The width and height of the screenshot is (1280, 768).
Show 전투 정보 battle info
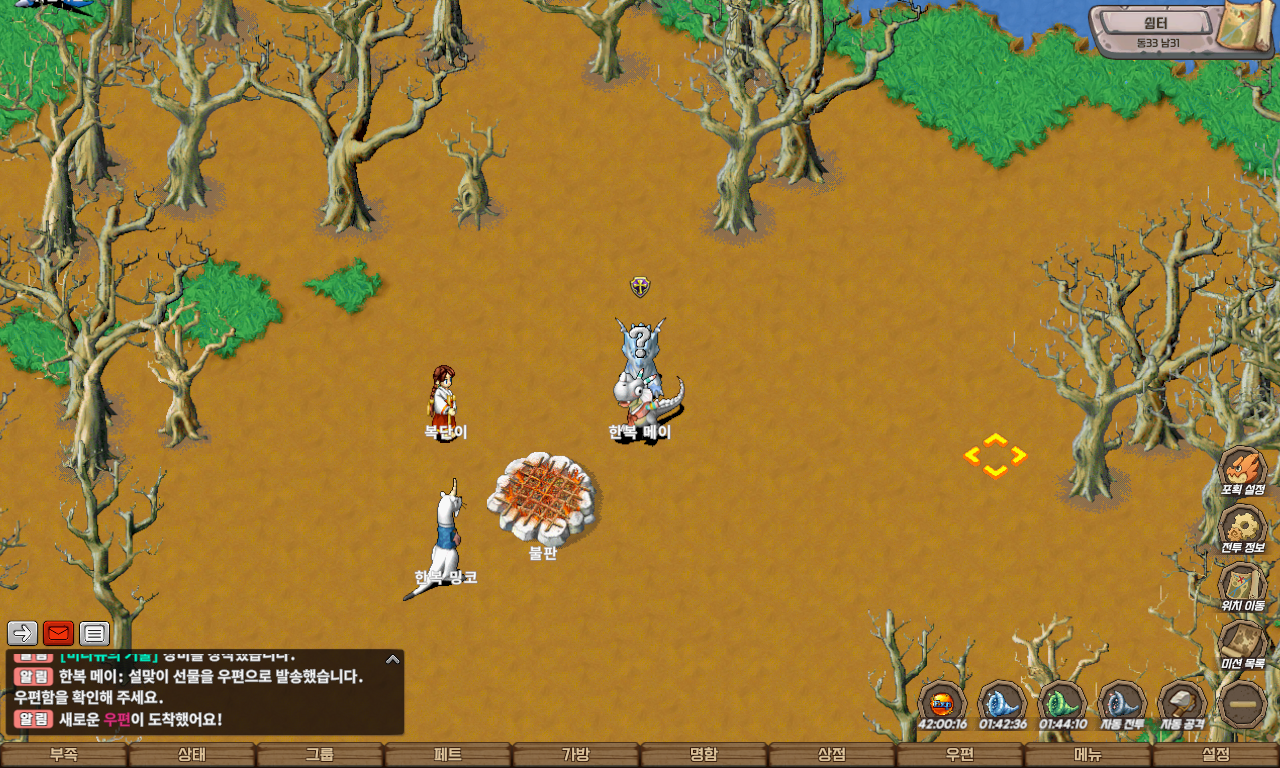click(x=1243, y=528)
